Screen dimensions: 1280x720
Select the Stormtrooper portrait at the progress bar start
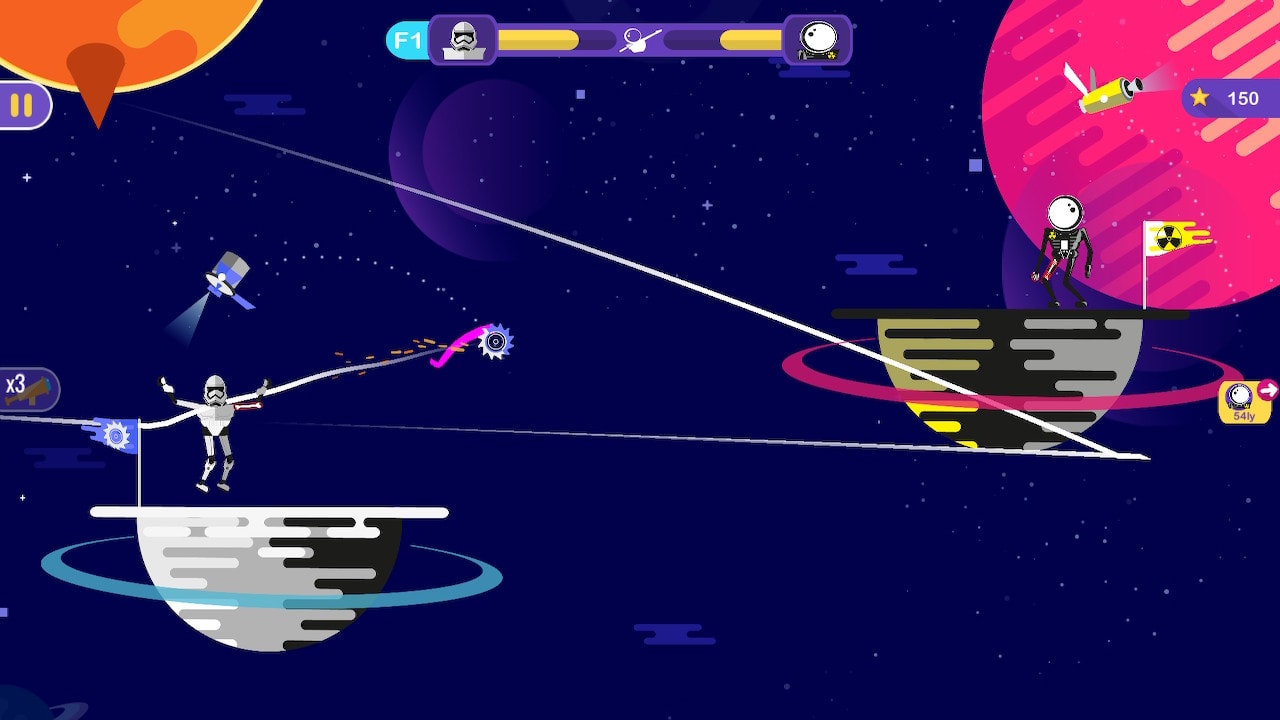(x=462, y=40)
